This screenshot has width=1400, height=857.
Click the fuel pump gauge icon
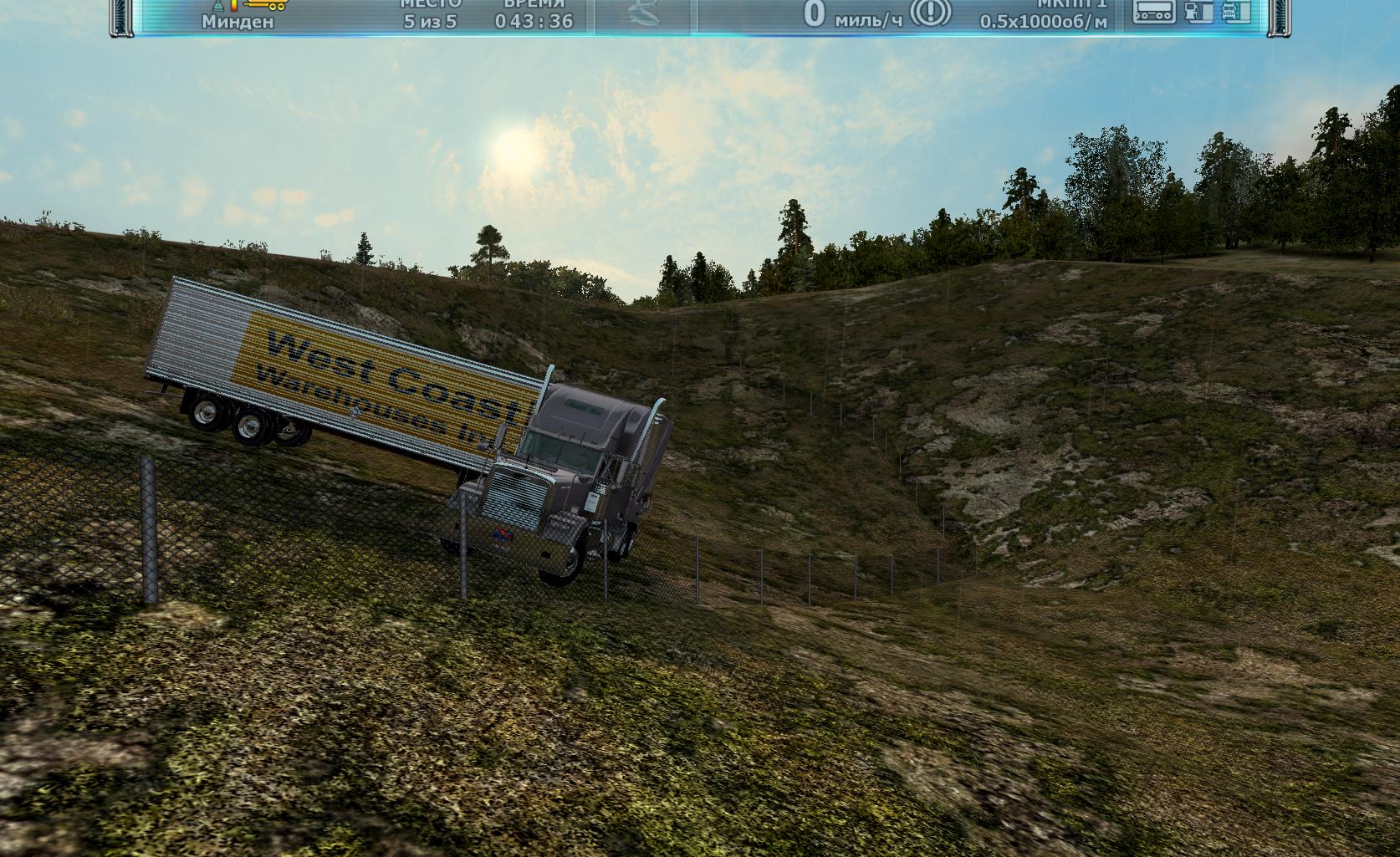(x=1197, y=12)
